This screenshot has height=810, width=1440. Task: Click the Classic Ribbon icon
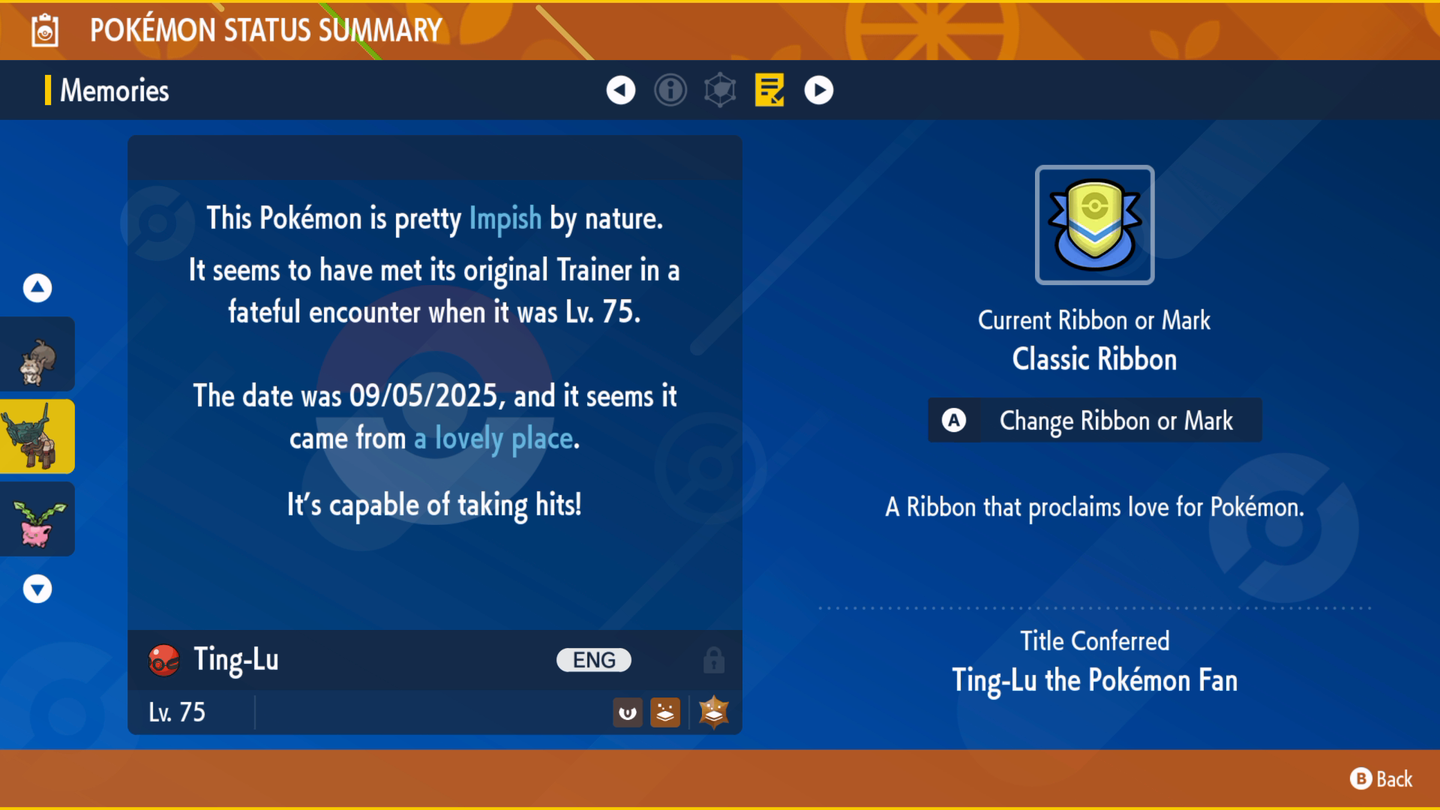(1095, 225)
